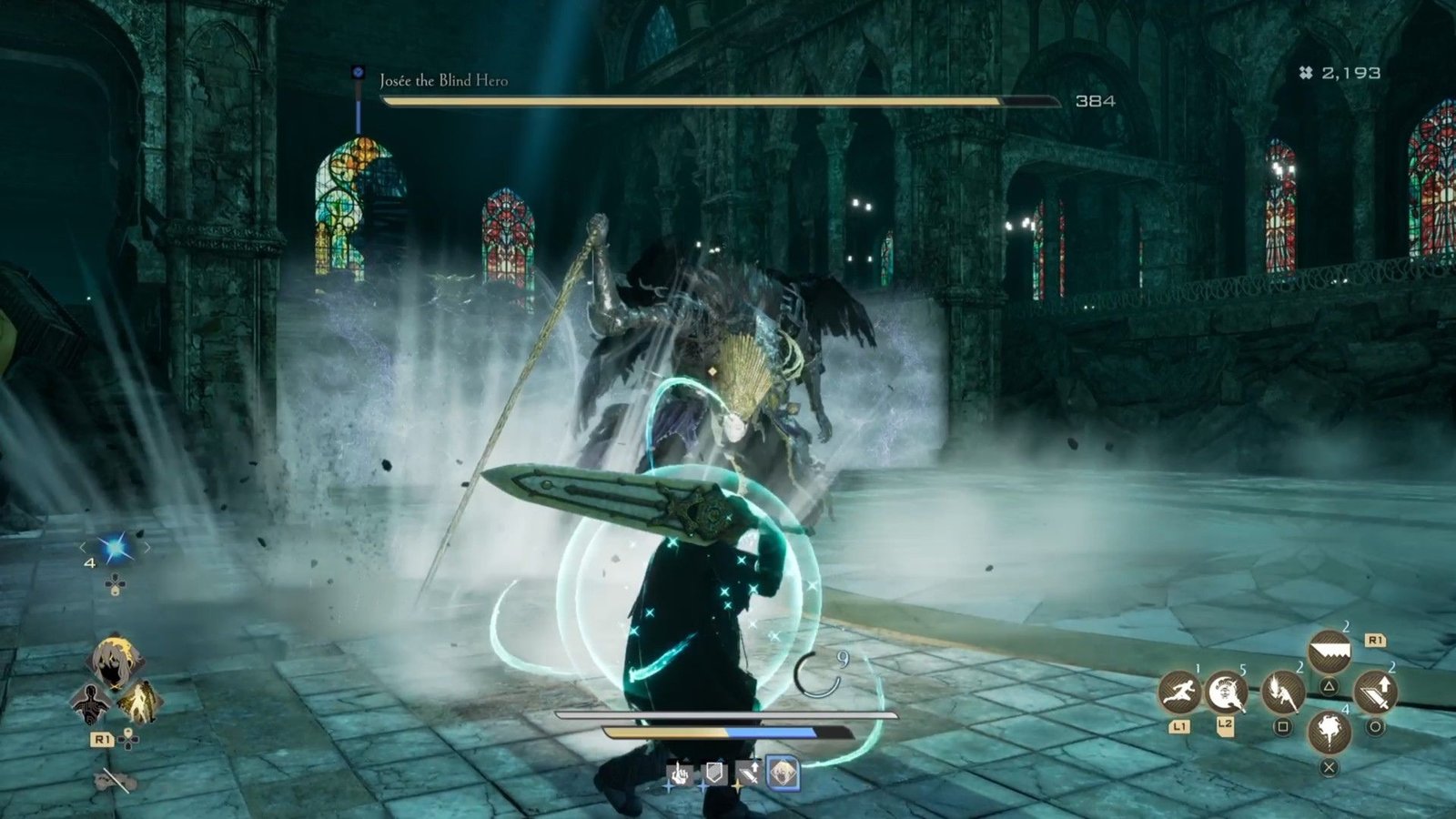The width and height of the screenshot is (1456, 819).
Task: Toggle the grabbing hand stance icon
Action: click(680, 773)
